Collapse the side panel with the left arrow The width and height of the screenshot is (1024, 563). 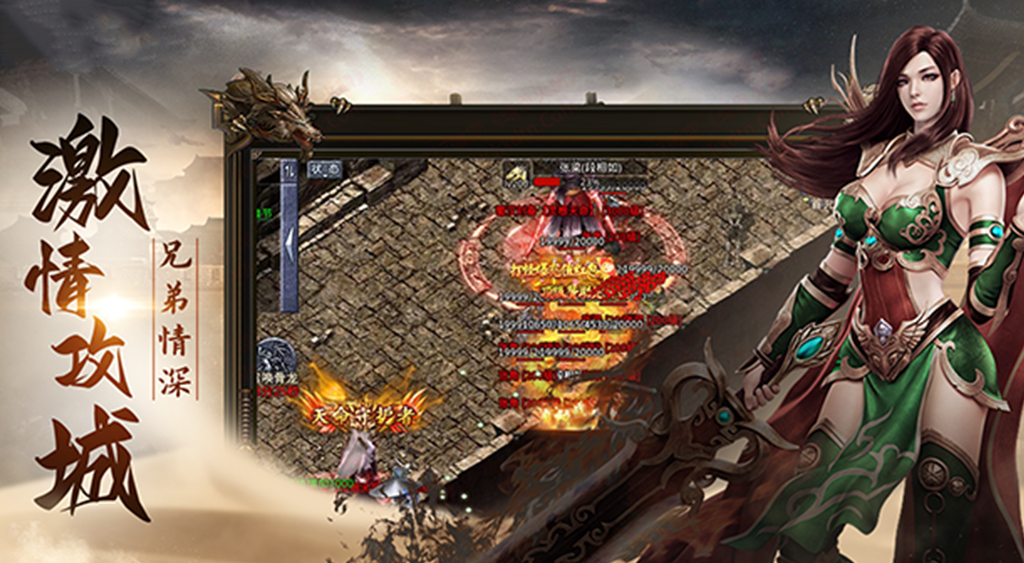tap(288, 242)
